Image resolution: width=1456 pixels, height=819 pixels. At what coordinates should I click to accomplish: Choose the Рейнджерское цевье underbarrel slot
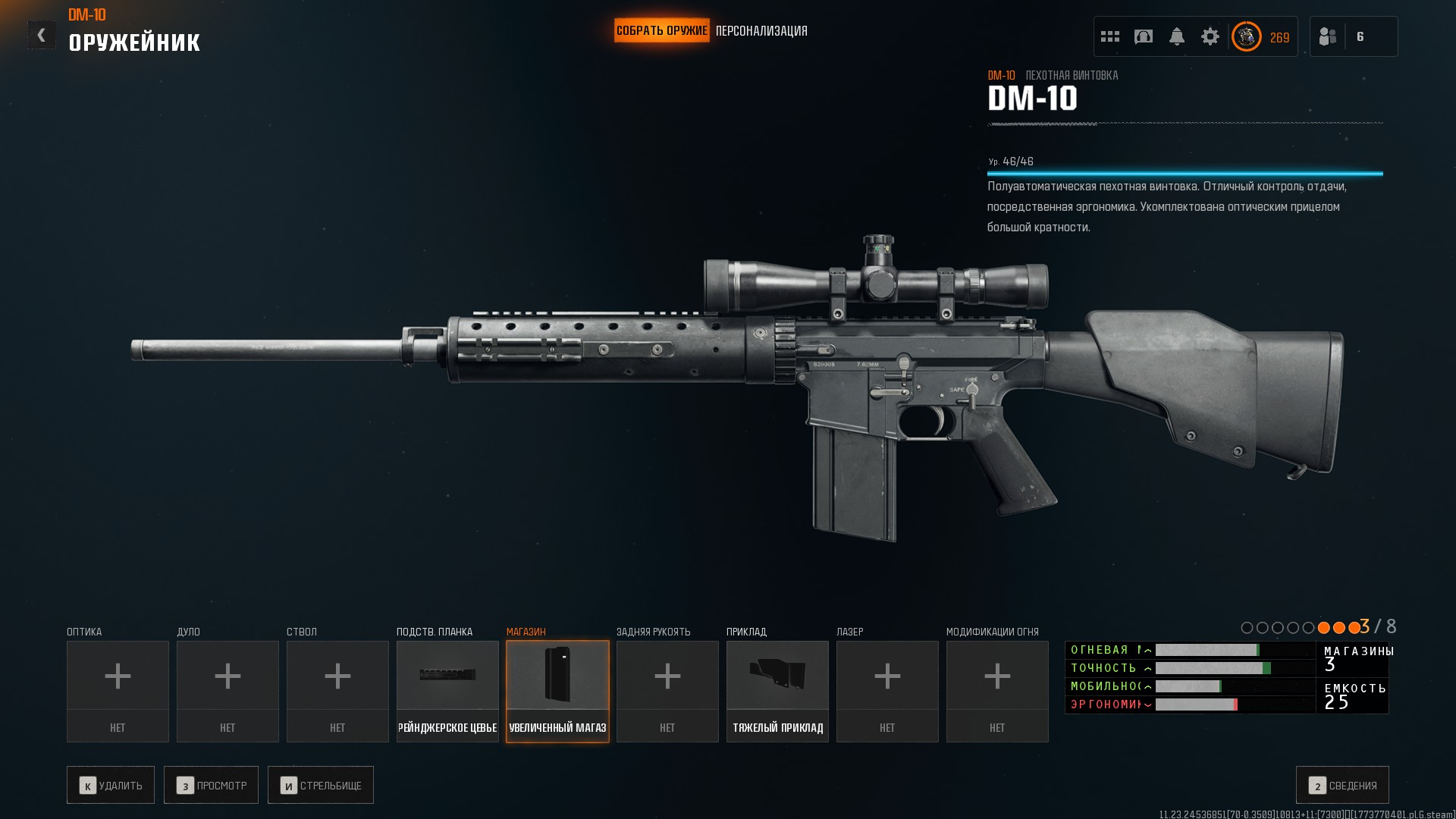[x=447, y=691]
